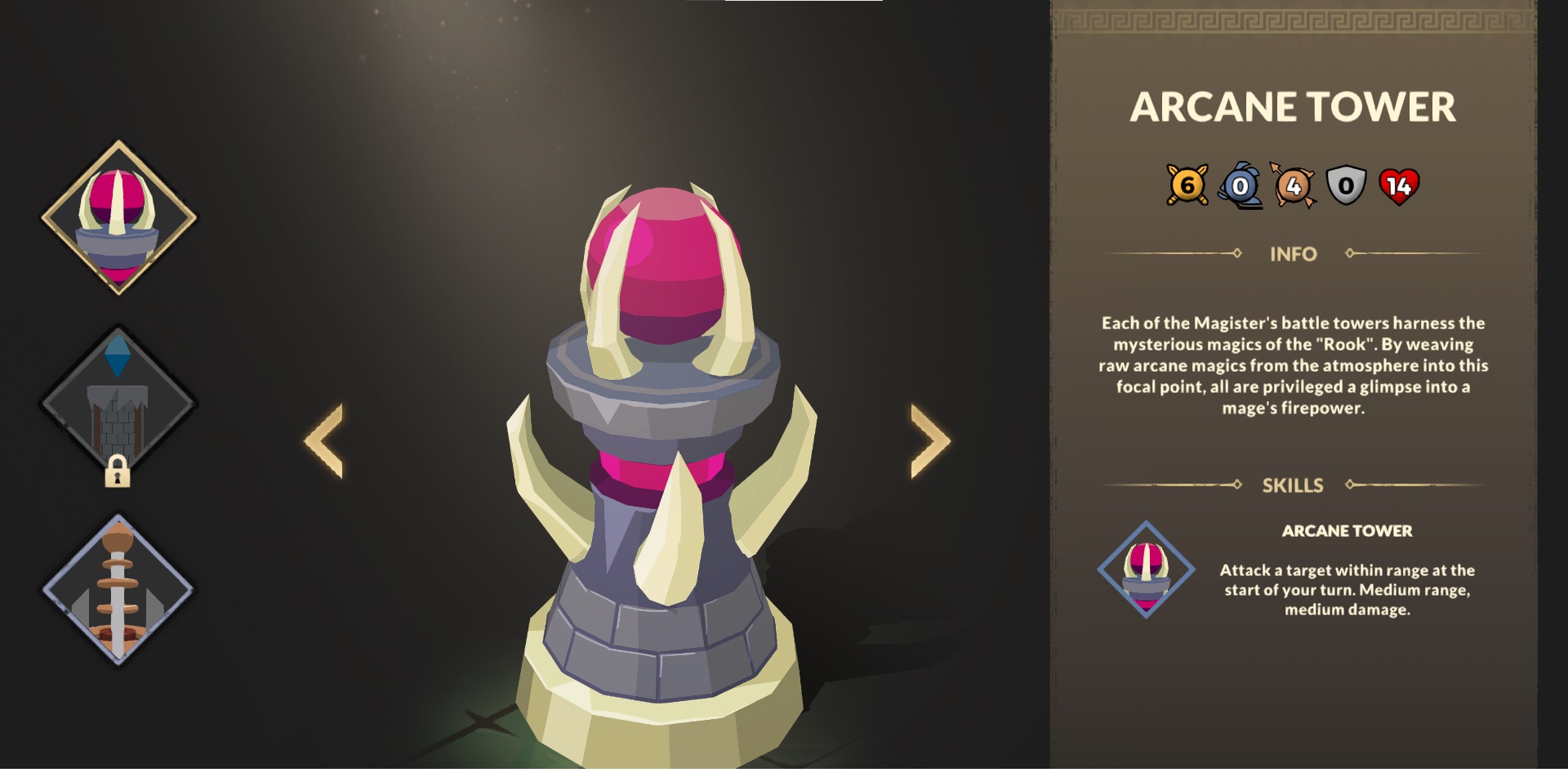The image size is (1568, 777).
Task: Click the blue movement stat icon
Action: pyautogui.click(x=1241, y=186)
